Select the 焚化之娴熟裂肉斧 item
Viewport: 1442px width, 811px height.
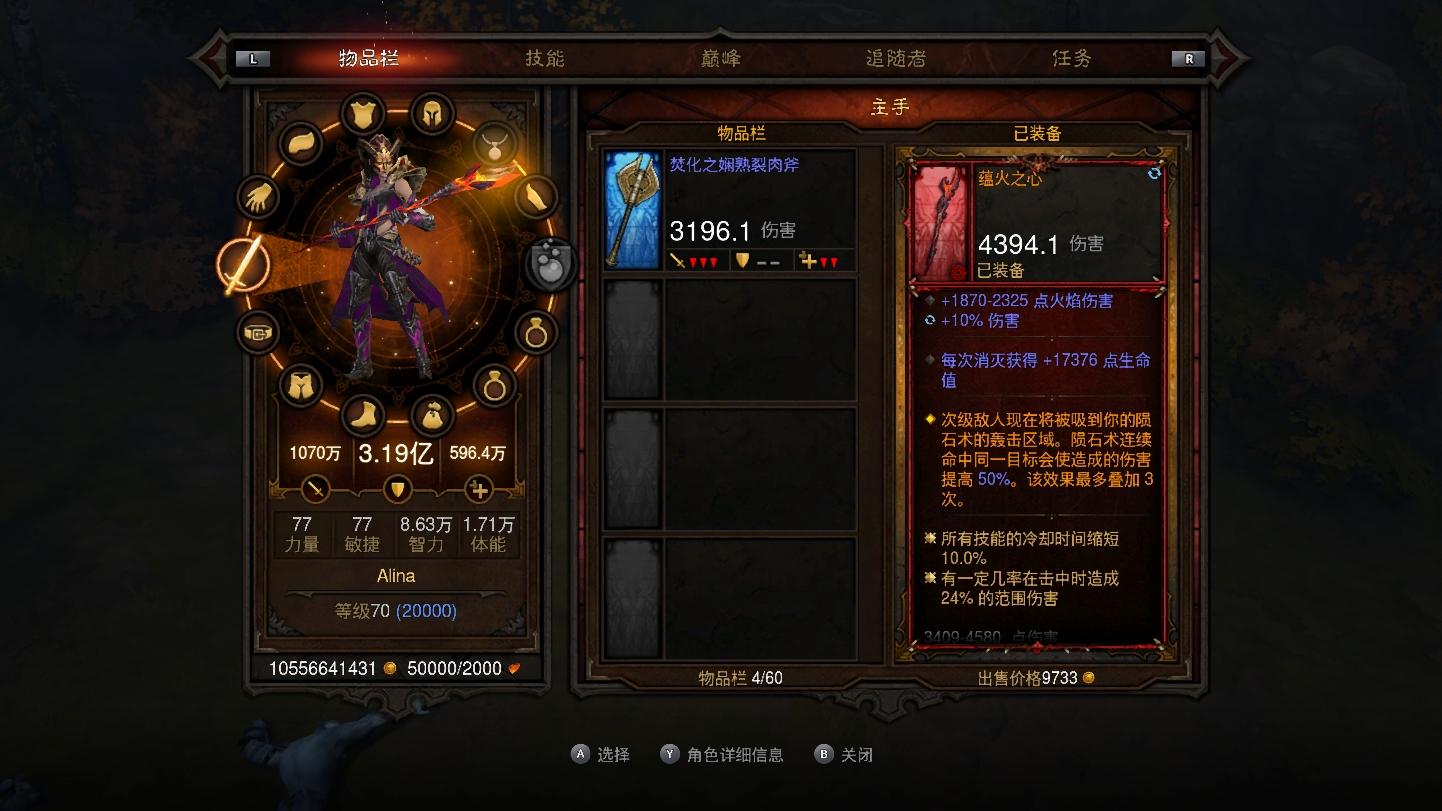731,210
